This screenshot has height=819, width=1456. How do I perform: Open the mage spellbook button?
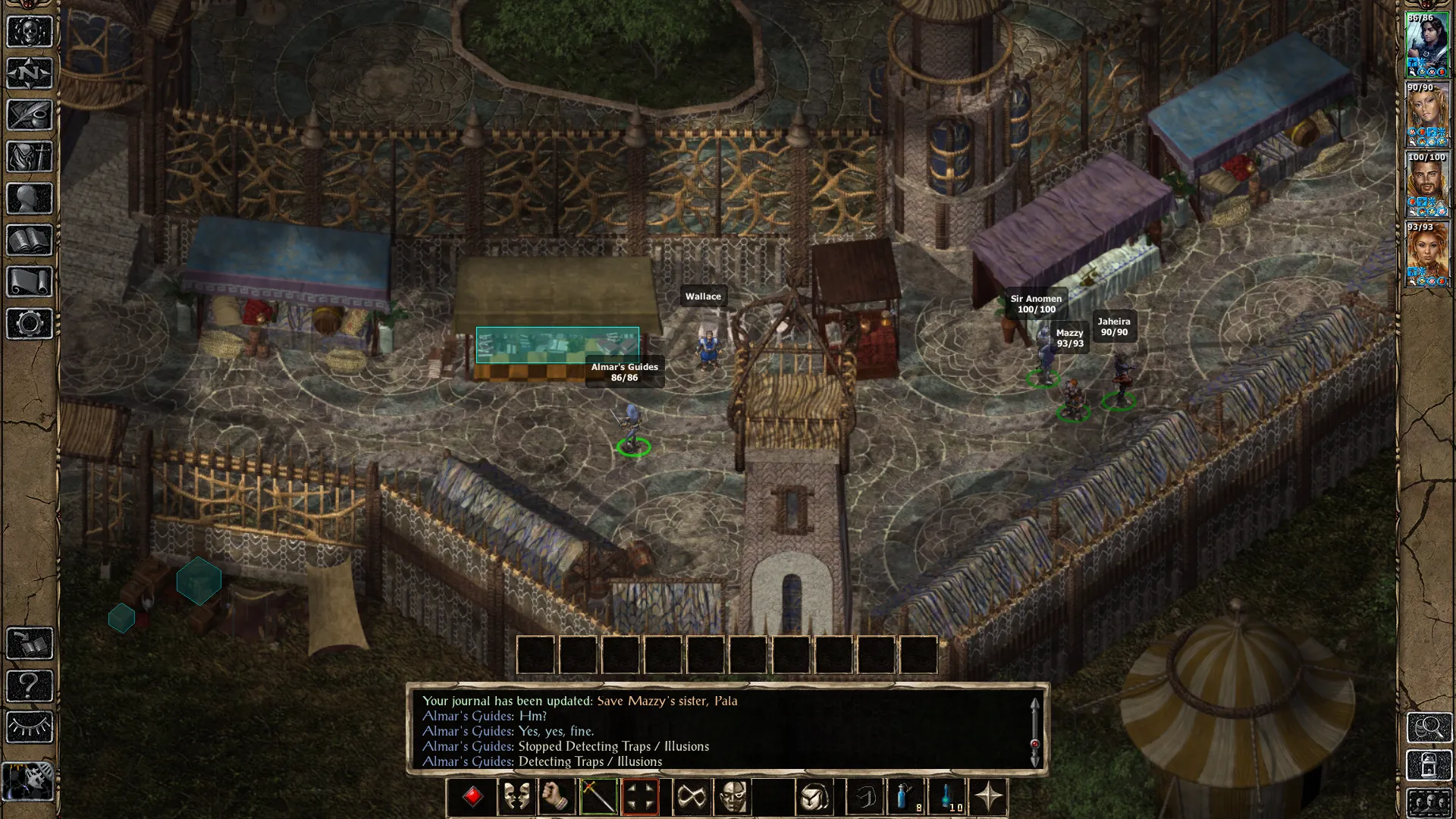point(30,240)
